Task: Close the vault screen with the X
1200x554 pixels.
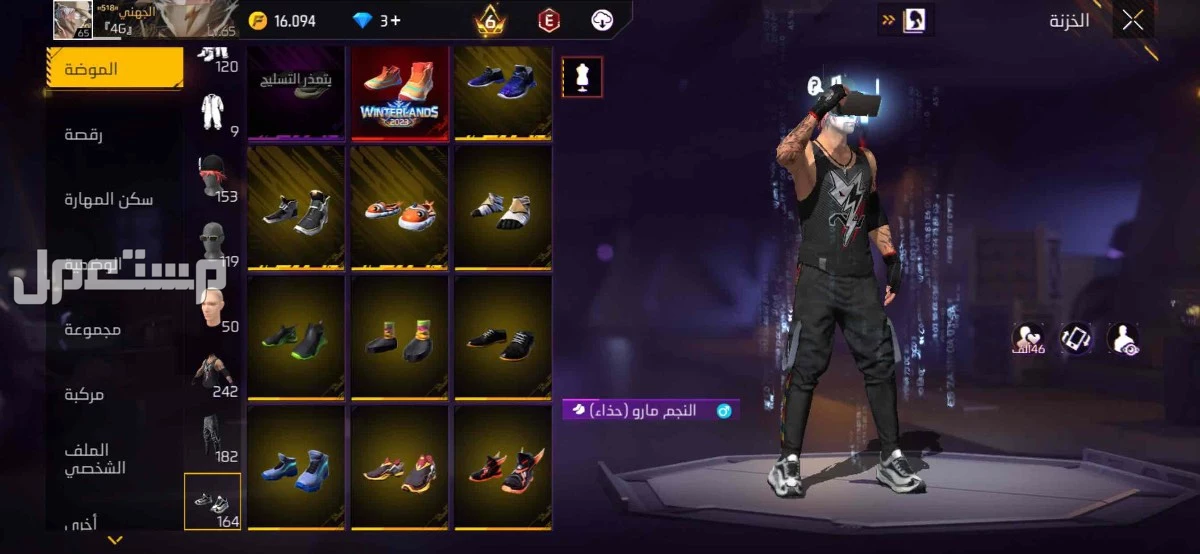Action: [x=1132, y=21]
